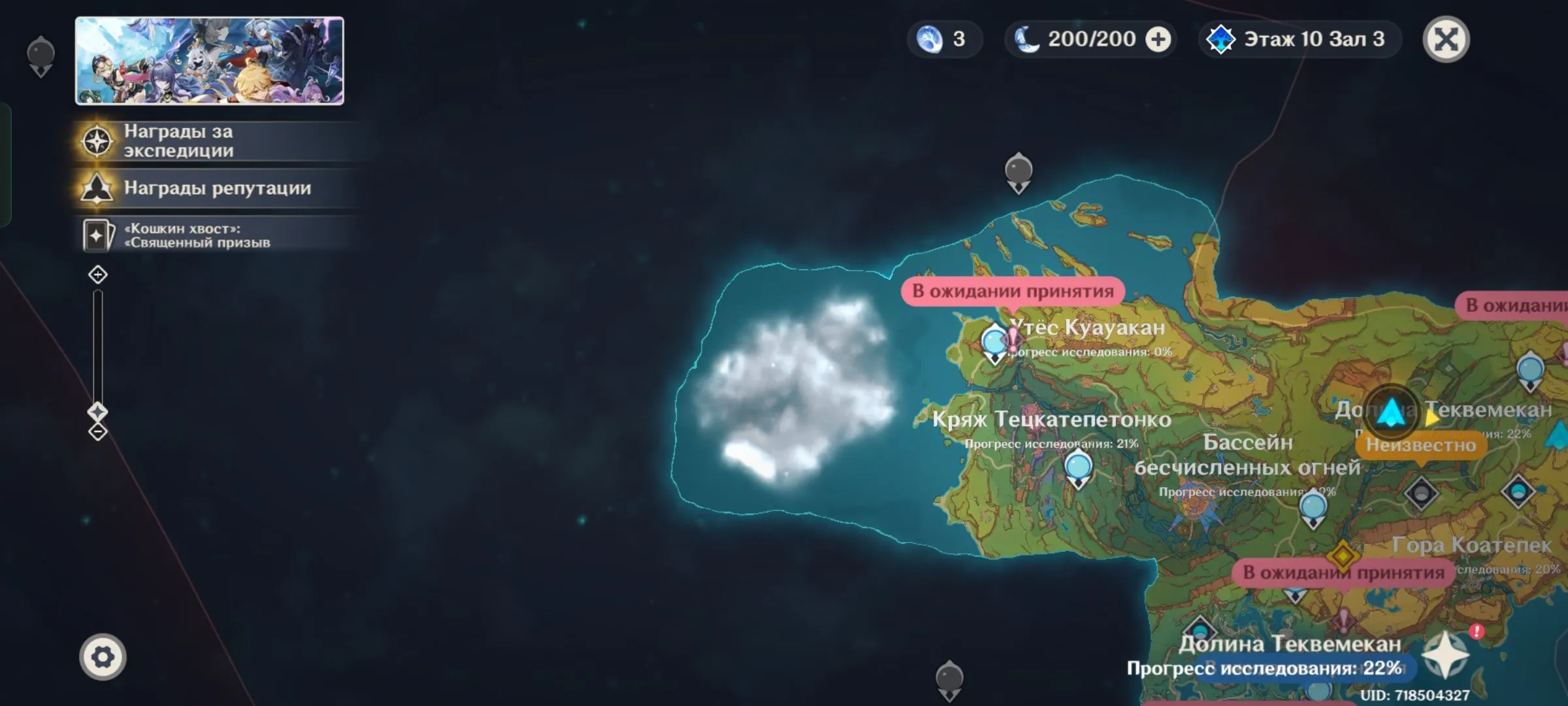Click the В ожидании принятия tag above Утёс Куауакан
The image size is (1568, 706).
tap(1013, 292)
